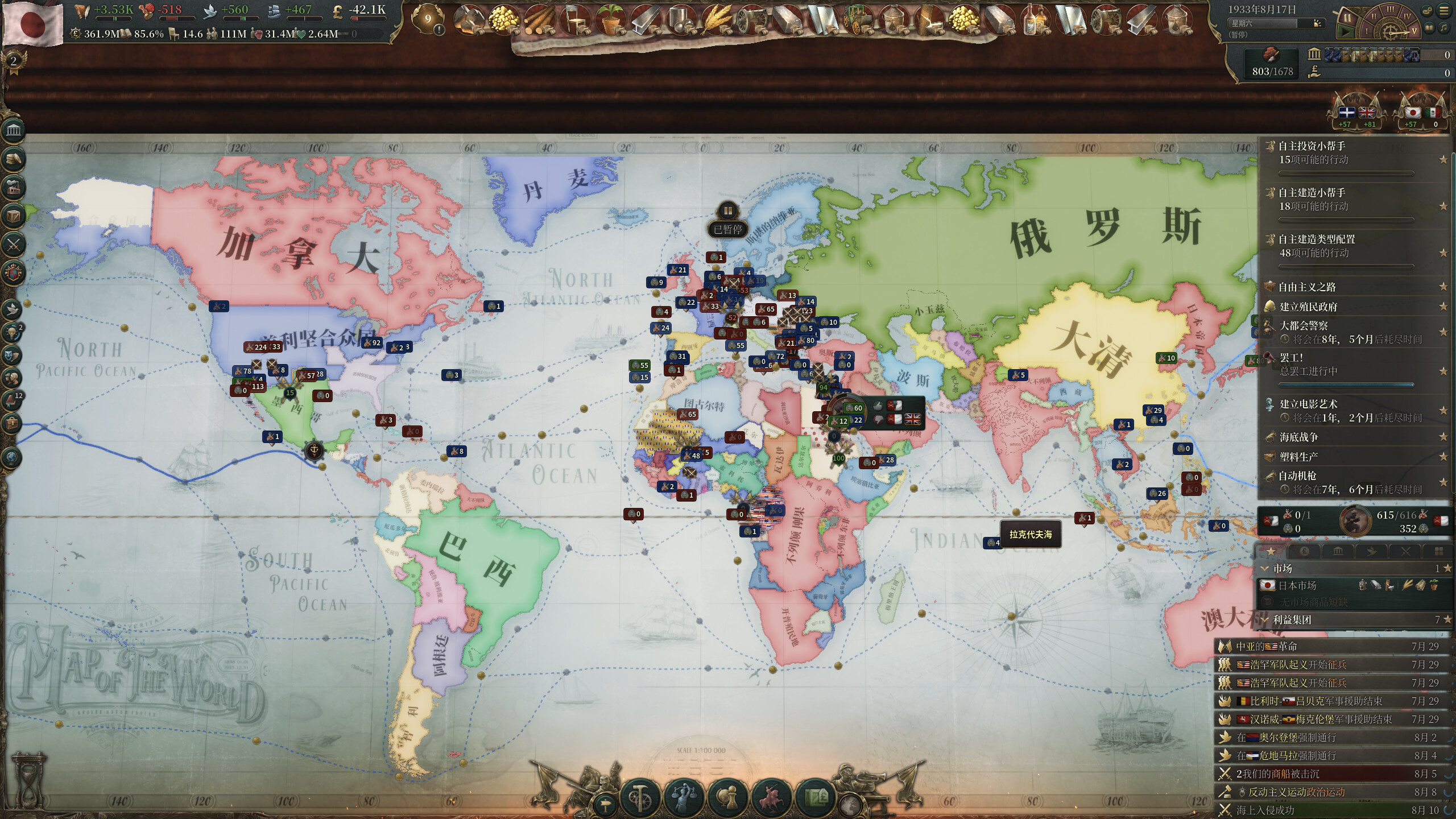Open the production lens with hammer and gears
This screenshot has width=1456, height=819.
[x=639, y=797]
